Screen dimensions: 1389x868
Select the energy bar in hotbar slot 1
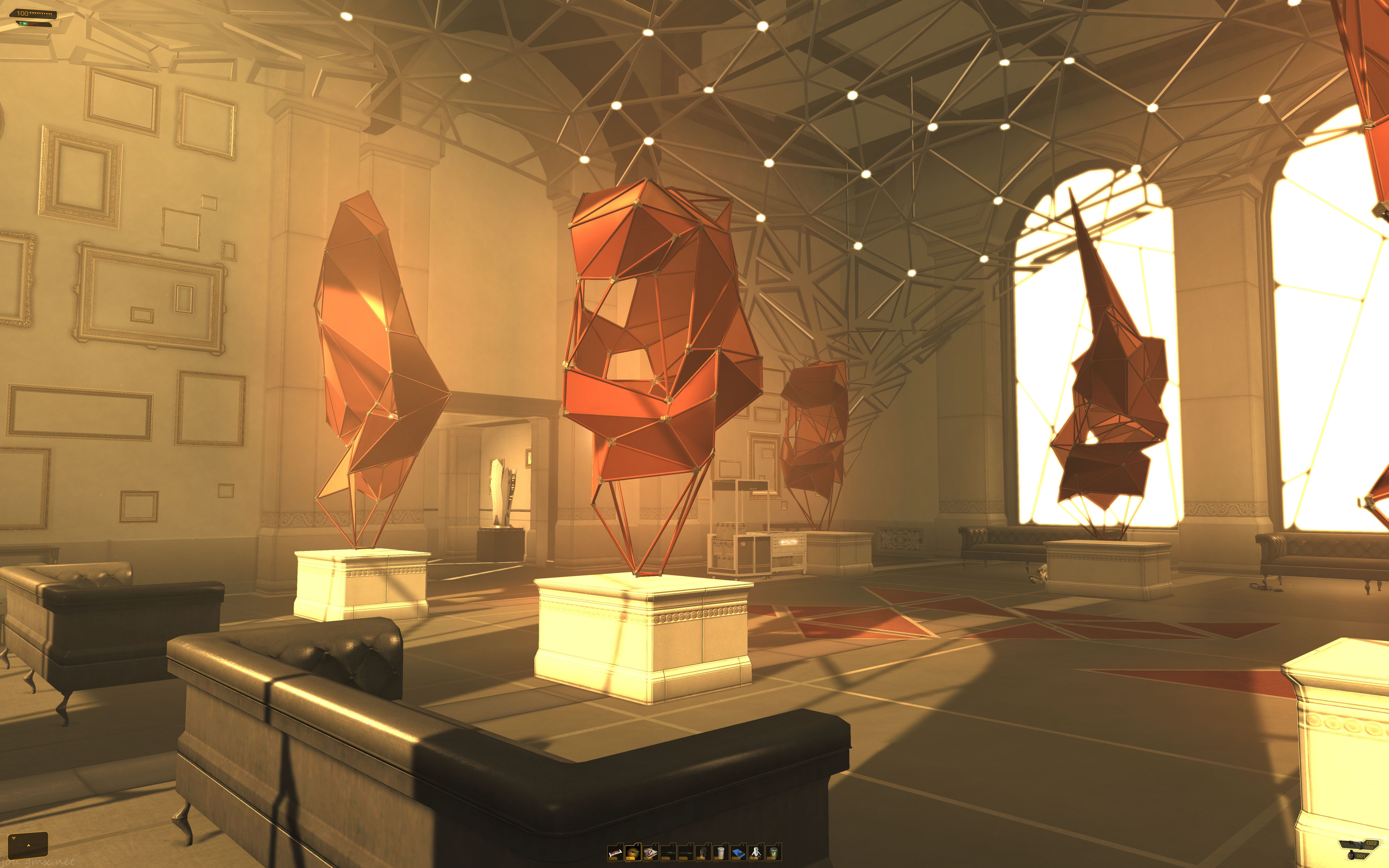point(616,853)
